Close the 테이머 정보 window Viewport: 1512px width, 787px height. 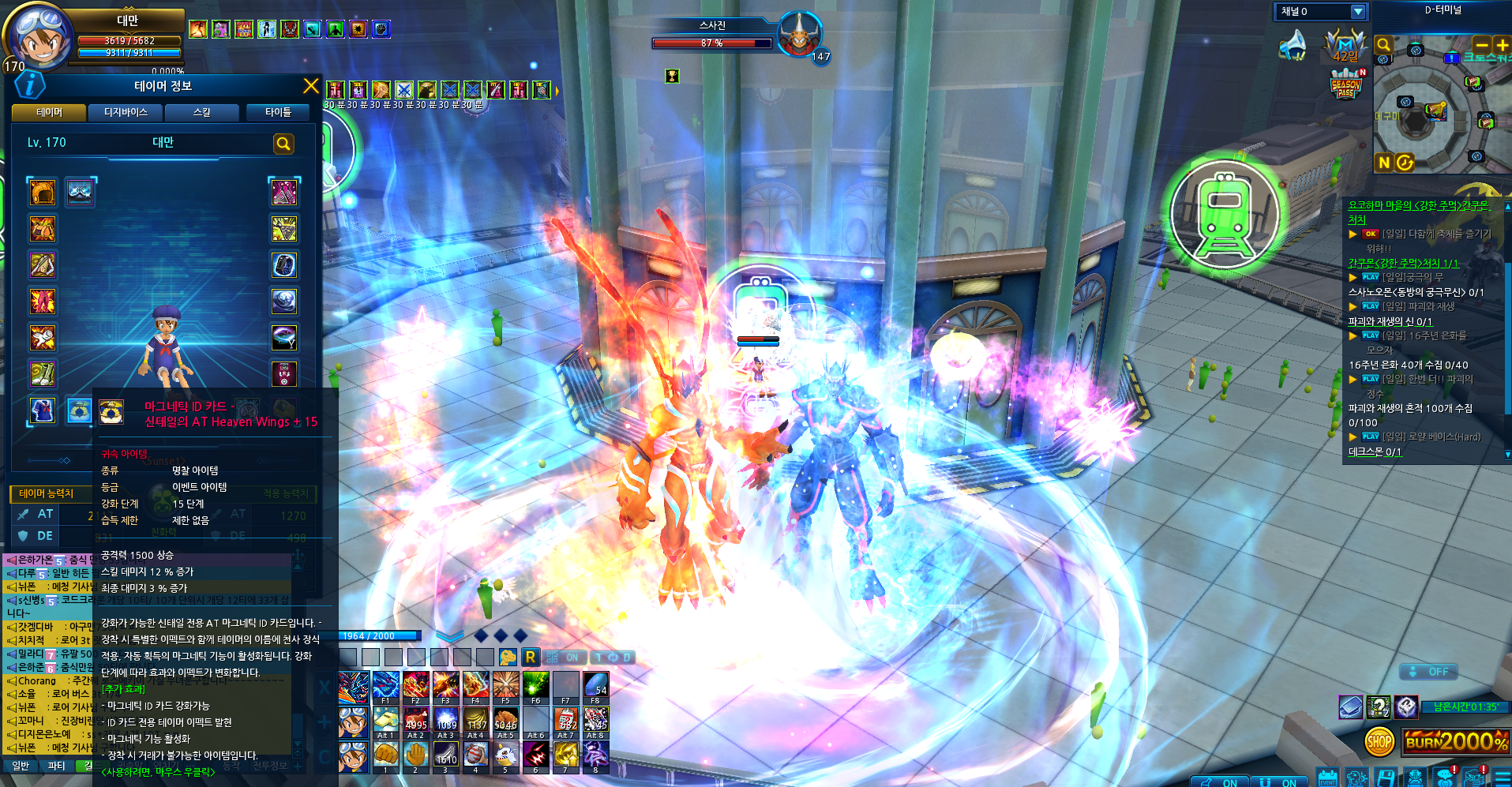[311, 86]
